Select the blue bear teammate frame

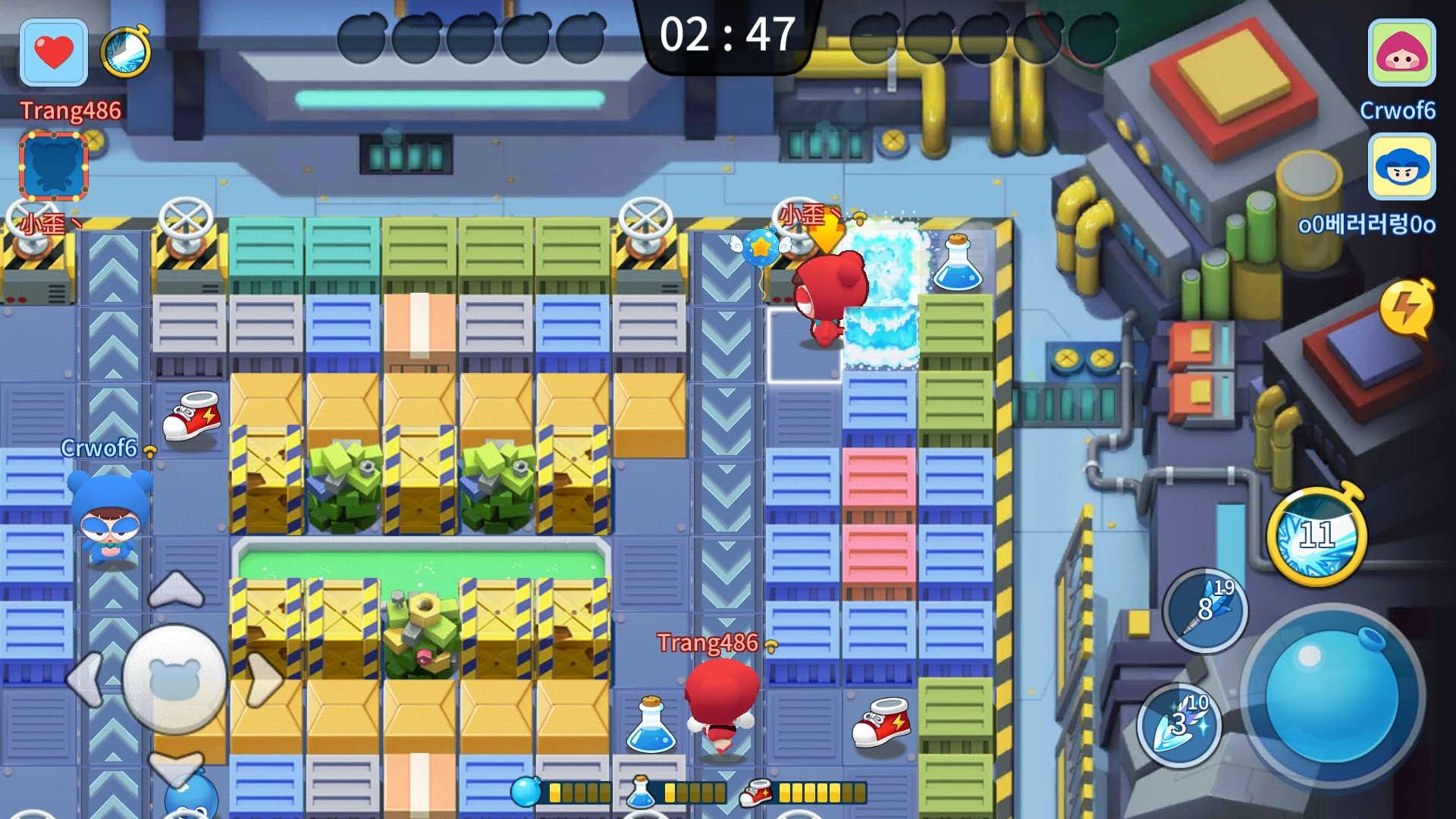pos(54,166)
